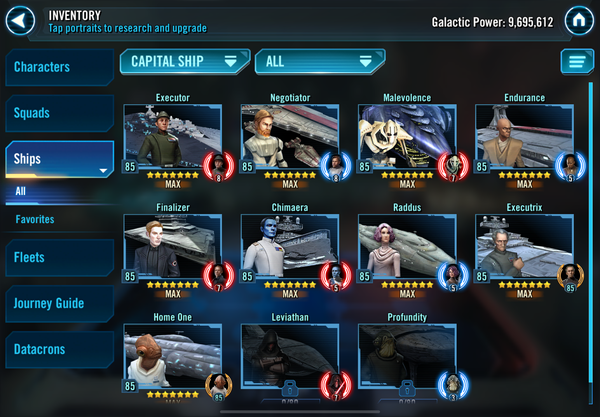Show Favorites ships filter
The width and height of the screenshot is (600, 417).
point(35,219)
